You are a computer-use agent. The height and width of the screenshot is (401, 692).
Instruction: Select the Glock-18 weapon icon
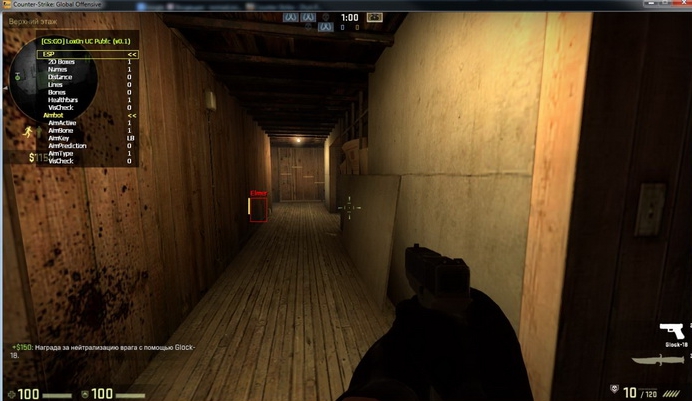coord(675,331)
